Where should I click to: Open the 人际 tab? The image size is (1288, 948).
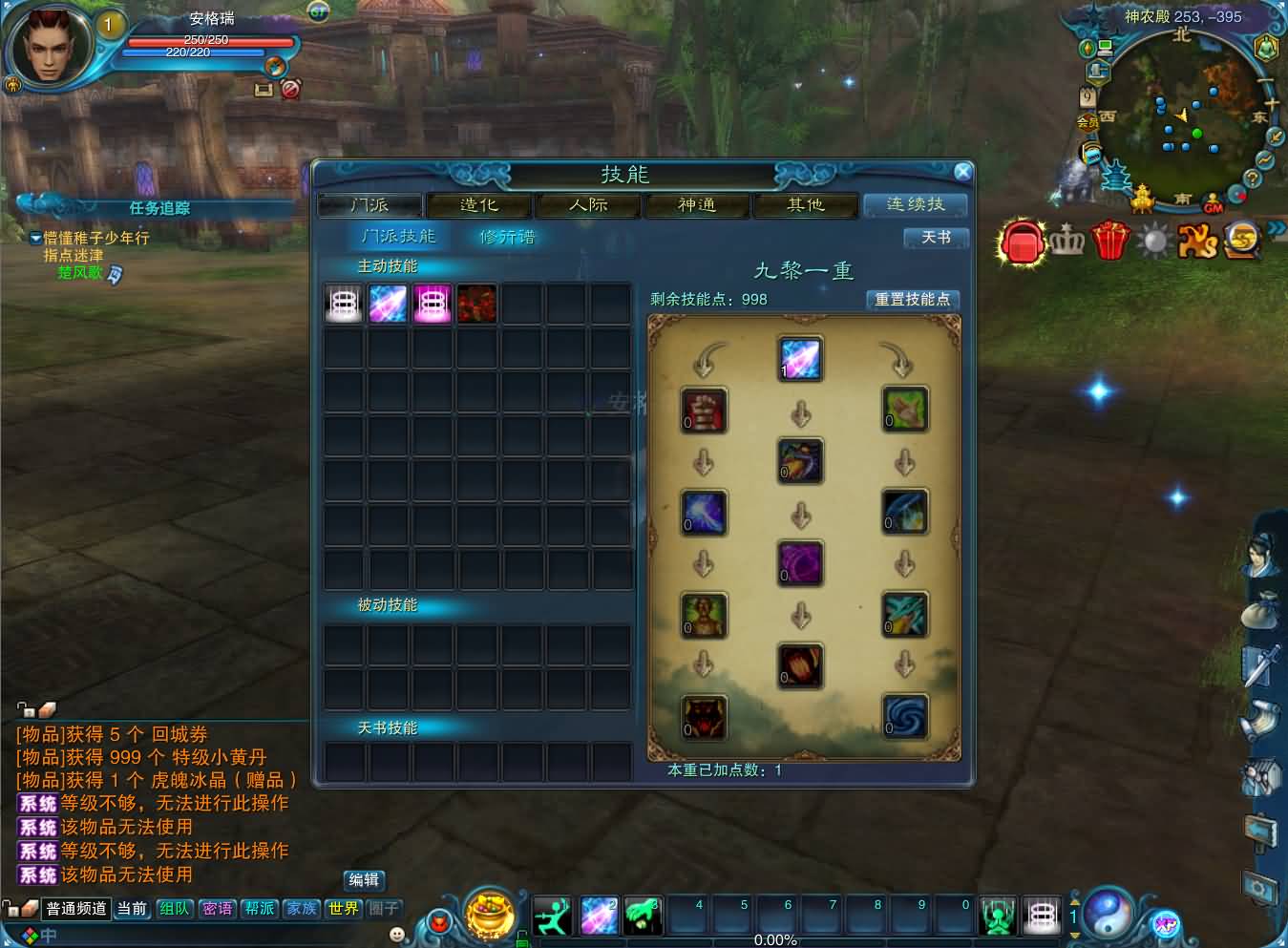pos(588,205)
